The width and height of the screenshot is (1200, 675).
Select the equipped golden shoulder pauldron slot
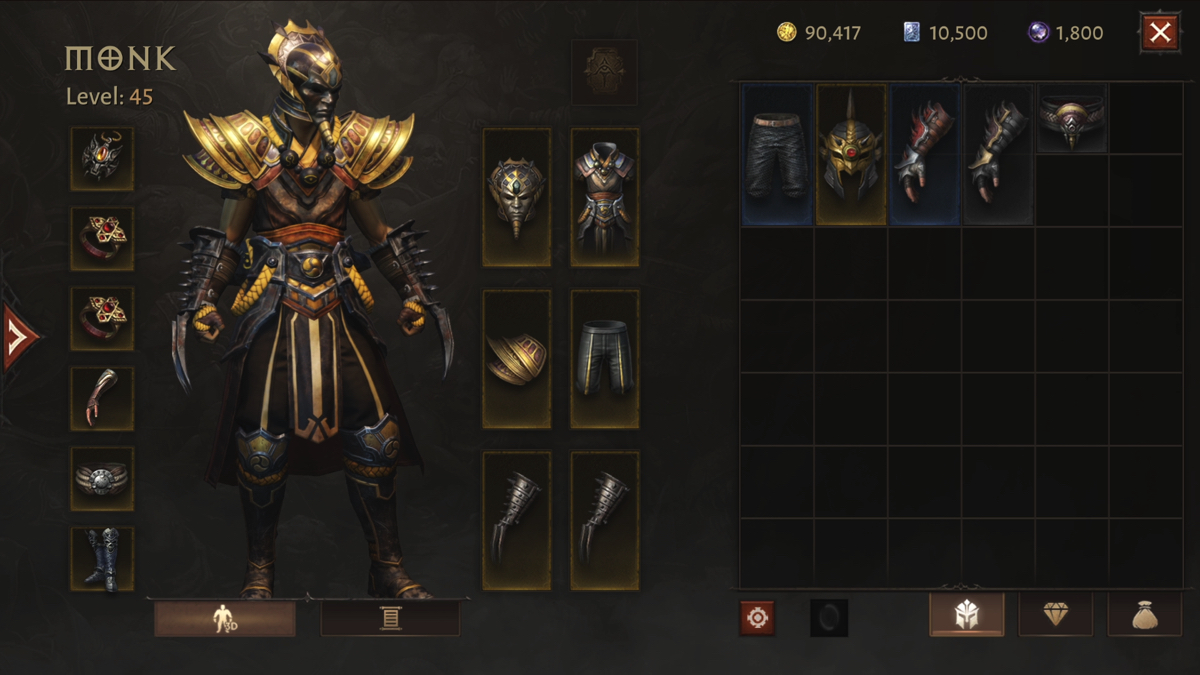(x=516, y=359)
